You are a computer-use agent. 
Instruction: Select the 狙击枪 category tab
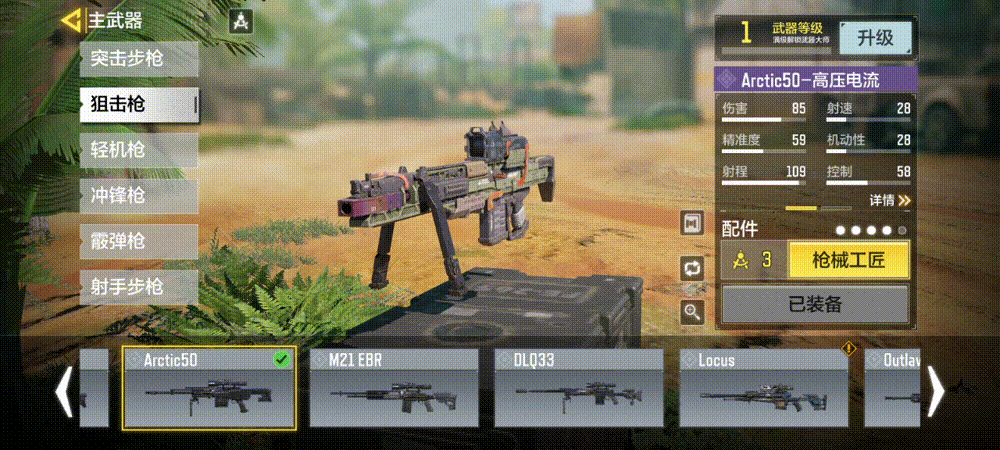point(138,104)
